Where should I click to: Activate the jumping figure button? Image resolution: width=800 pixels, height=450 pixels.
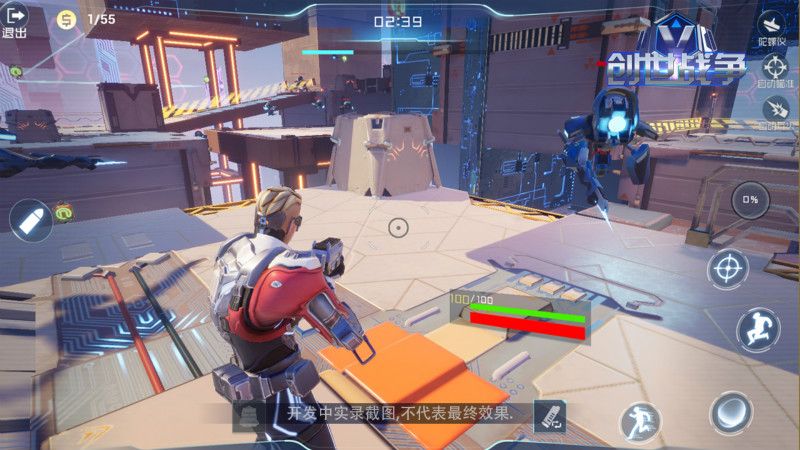(x=758, y=330)
